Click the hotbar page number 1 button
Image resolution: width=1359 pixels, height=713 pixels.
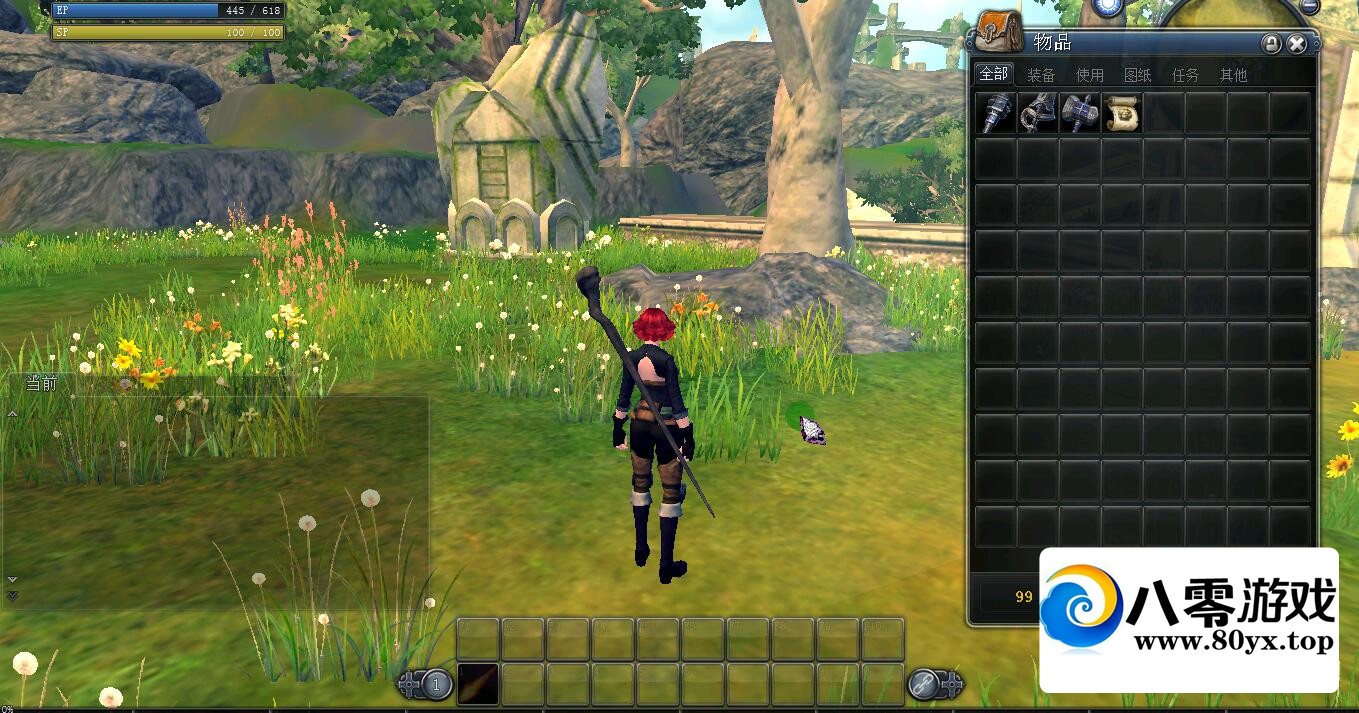click(x=436, y=685)
